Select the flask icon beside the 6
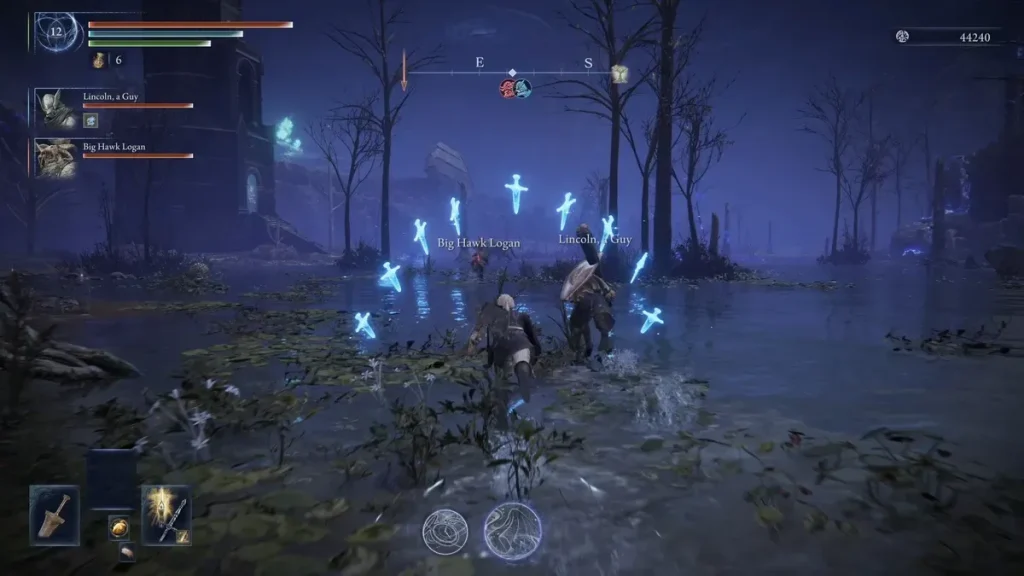This screenshot has width=1024, height=576. [x=100, y=60]
